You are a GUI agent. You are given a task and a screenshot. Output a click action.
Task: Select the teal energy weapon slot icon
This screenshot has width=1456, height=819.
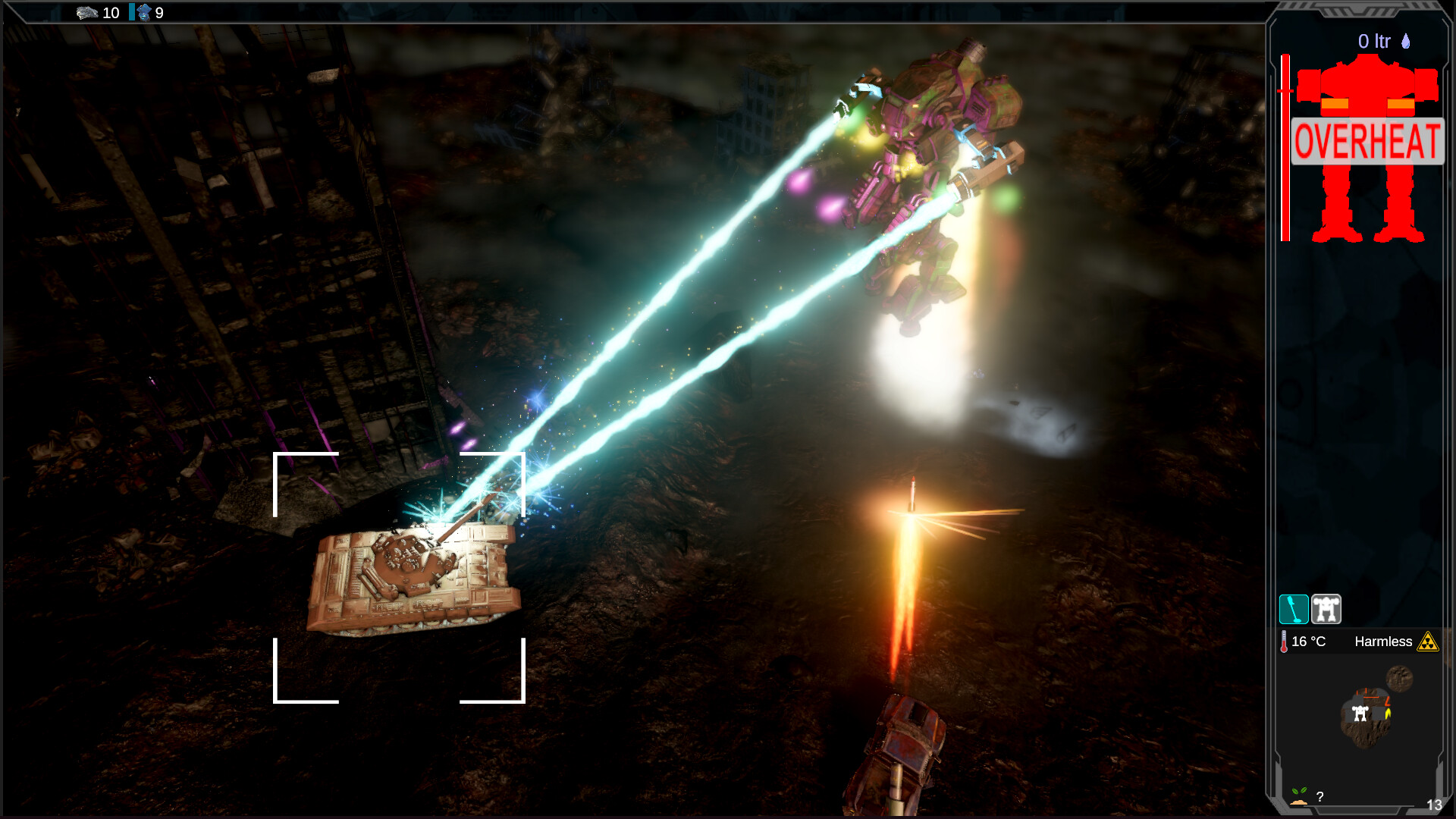(x=1294, y=608)
